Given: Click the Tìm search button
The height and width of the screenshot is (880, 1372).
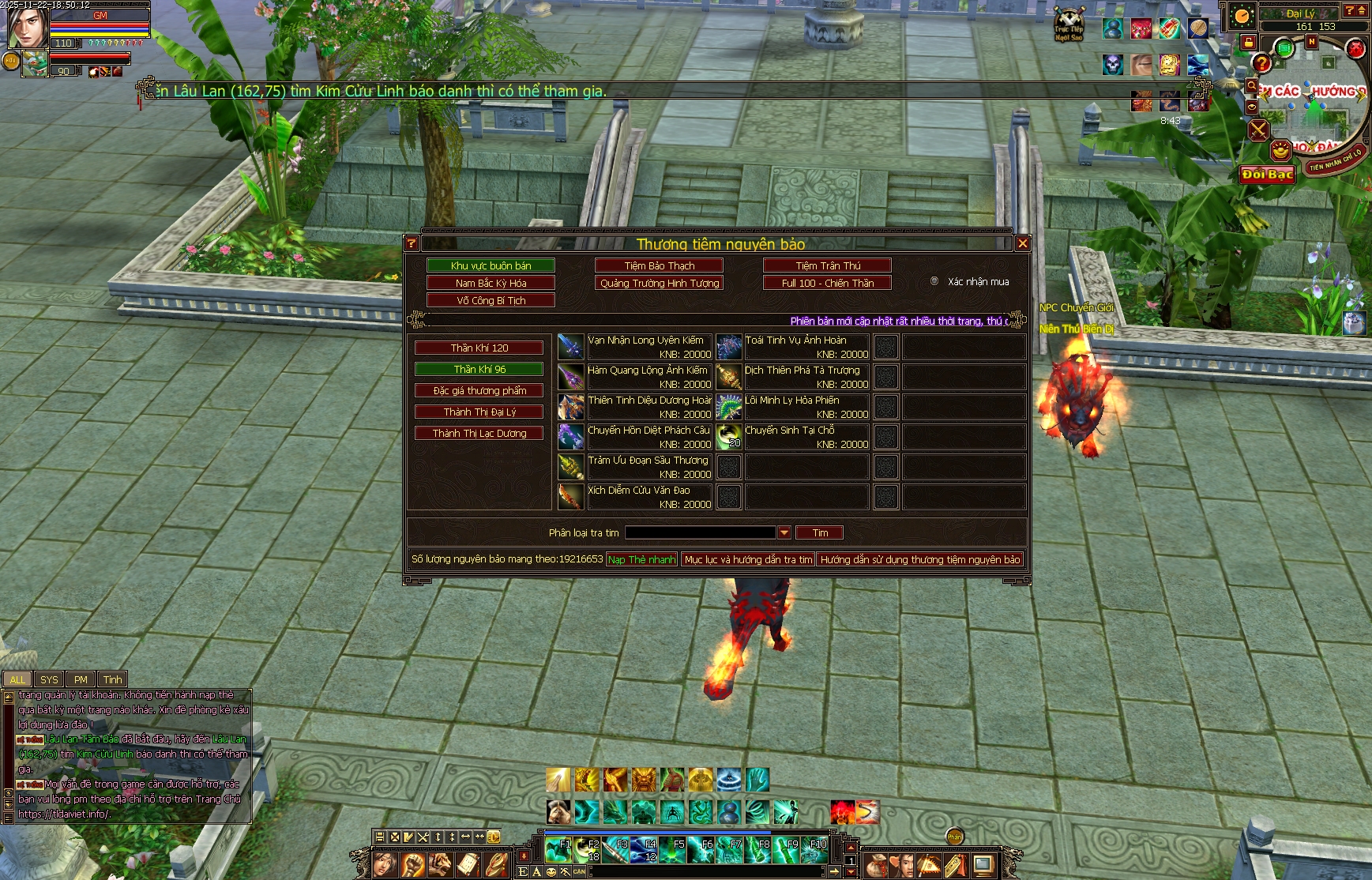Looking at the screenshot, I should pyautogui.click(x=819, y=533).
